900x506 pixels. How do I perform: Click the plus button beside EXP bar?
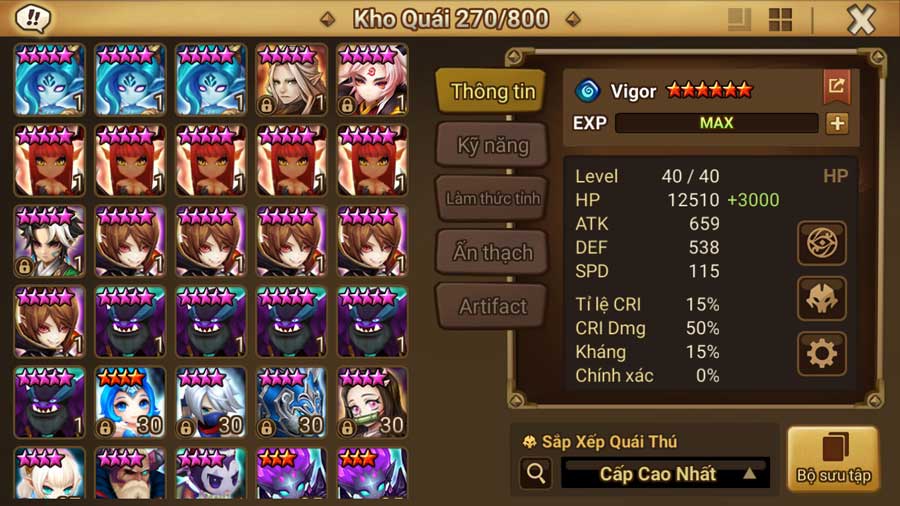coord(837,123)
